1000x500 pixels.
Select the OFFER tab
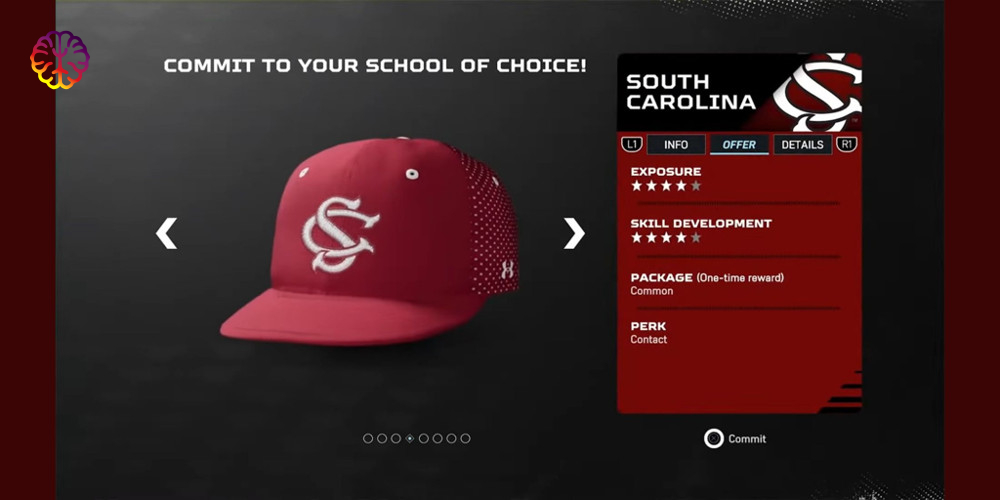(x=739, y=145)
